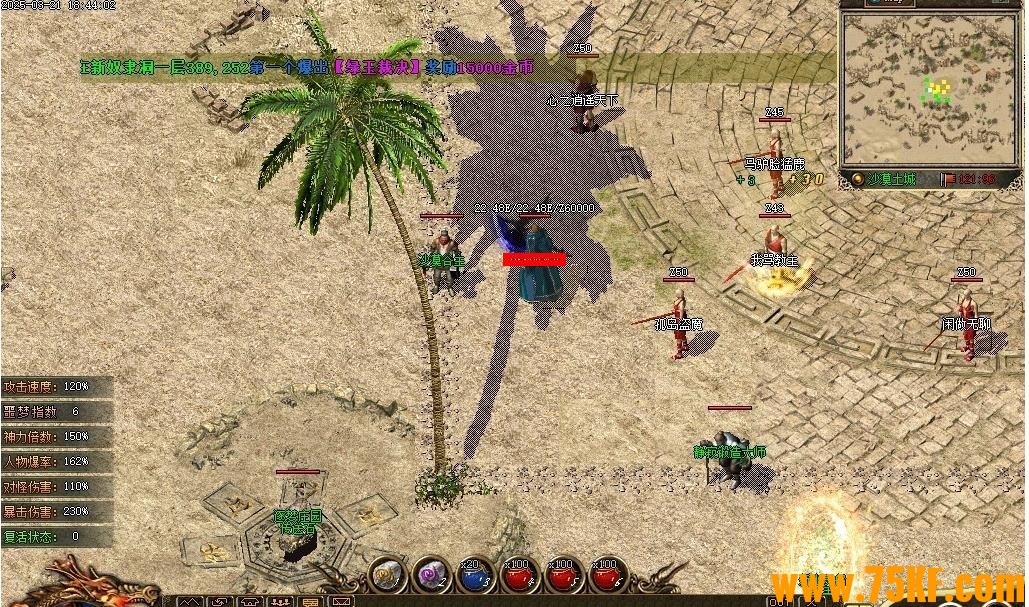This screenshot has width=1029, height=607.
Task: Drink the red potion in slot 5
Action: pos(561,575)
